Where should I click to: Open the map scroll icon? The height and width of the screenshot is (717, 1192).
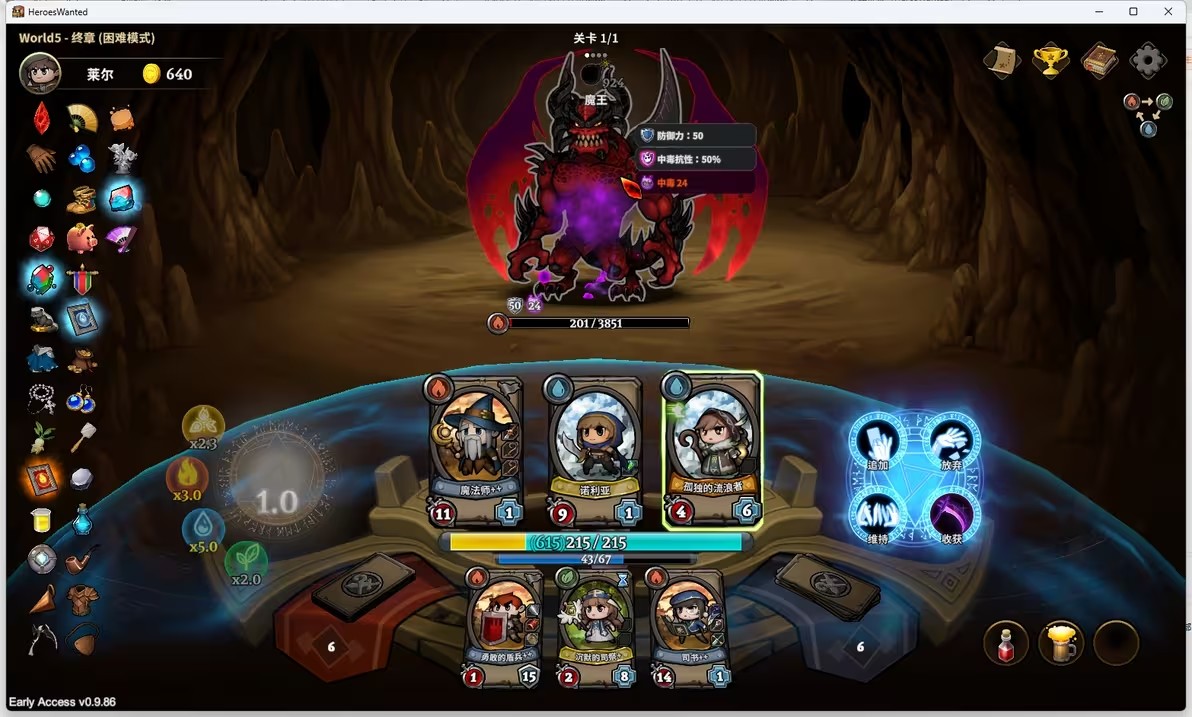1001,61
